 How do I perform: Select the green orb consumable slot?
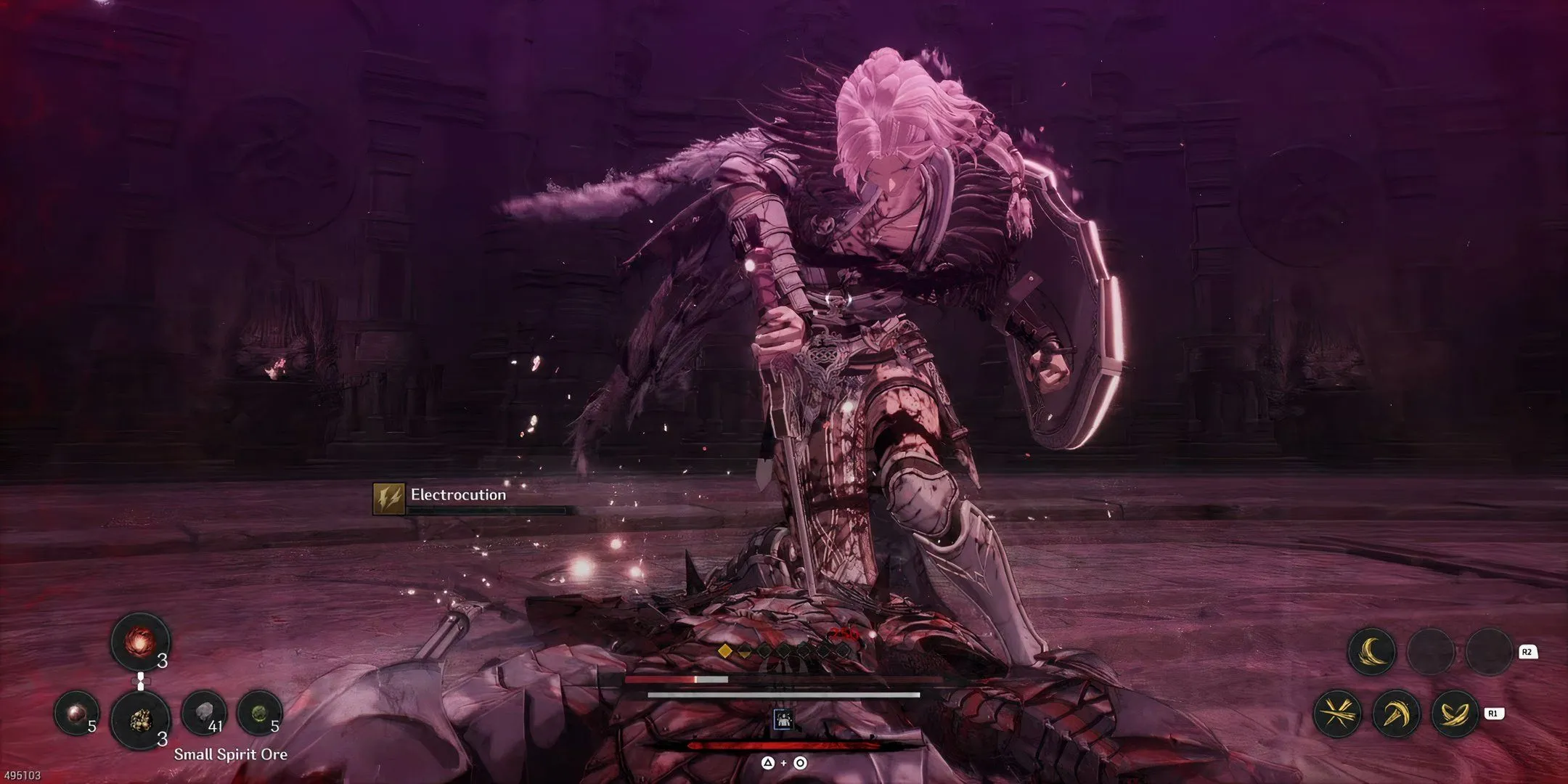point(259,714)
